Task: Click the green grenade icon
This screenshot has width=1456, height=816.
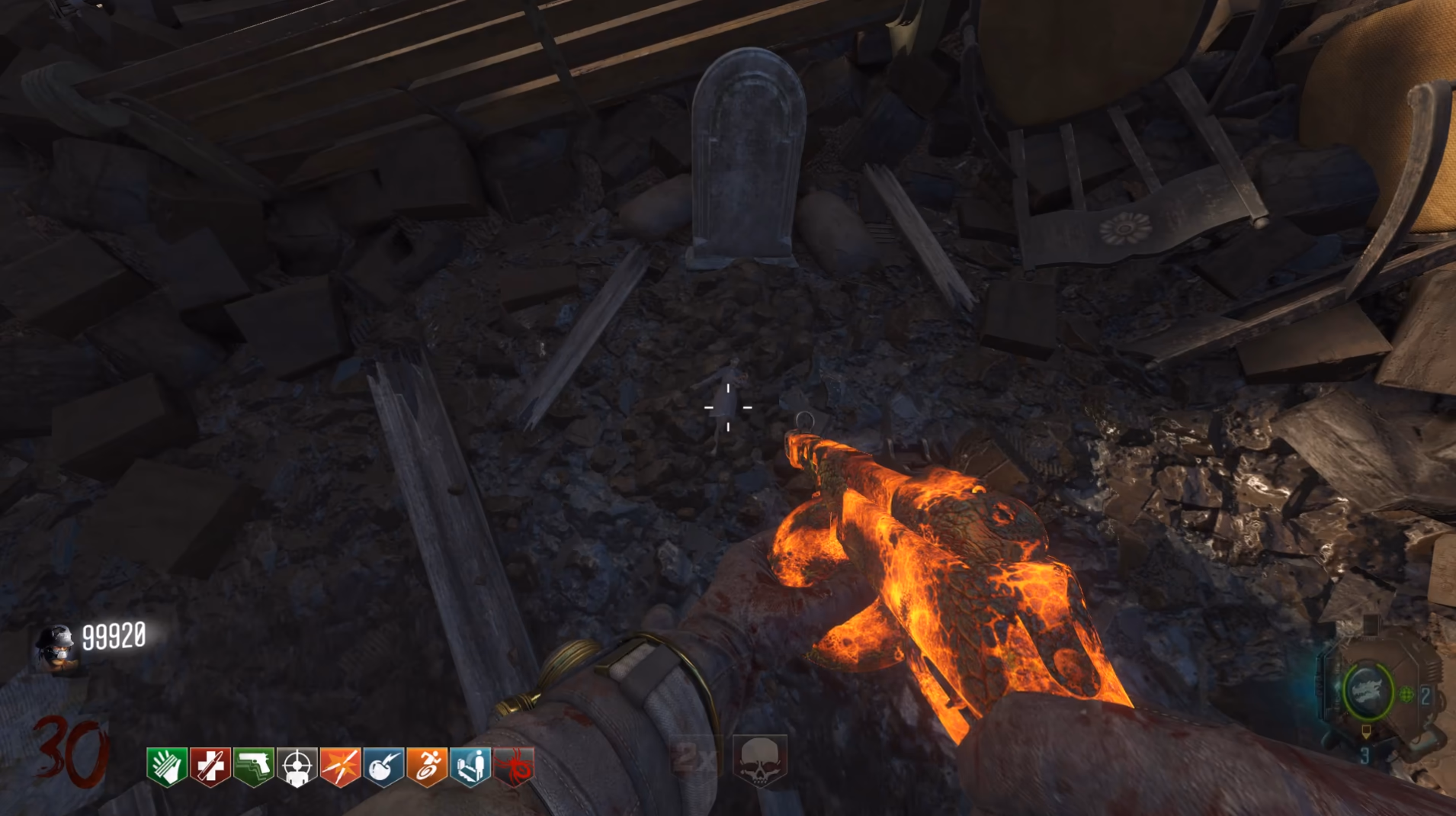Action: [1406, 694]
